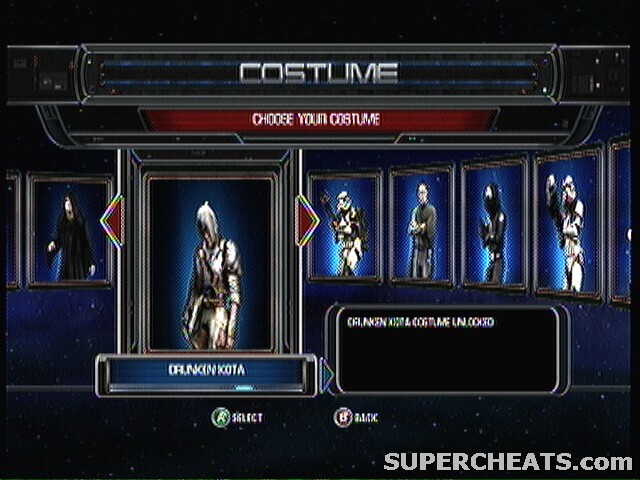Select the Drunken Kota costume portrait

(x=210, y=263)
